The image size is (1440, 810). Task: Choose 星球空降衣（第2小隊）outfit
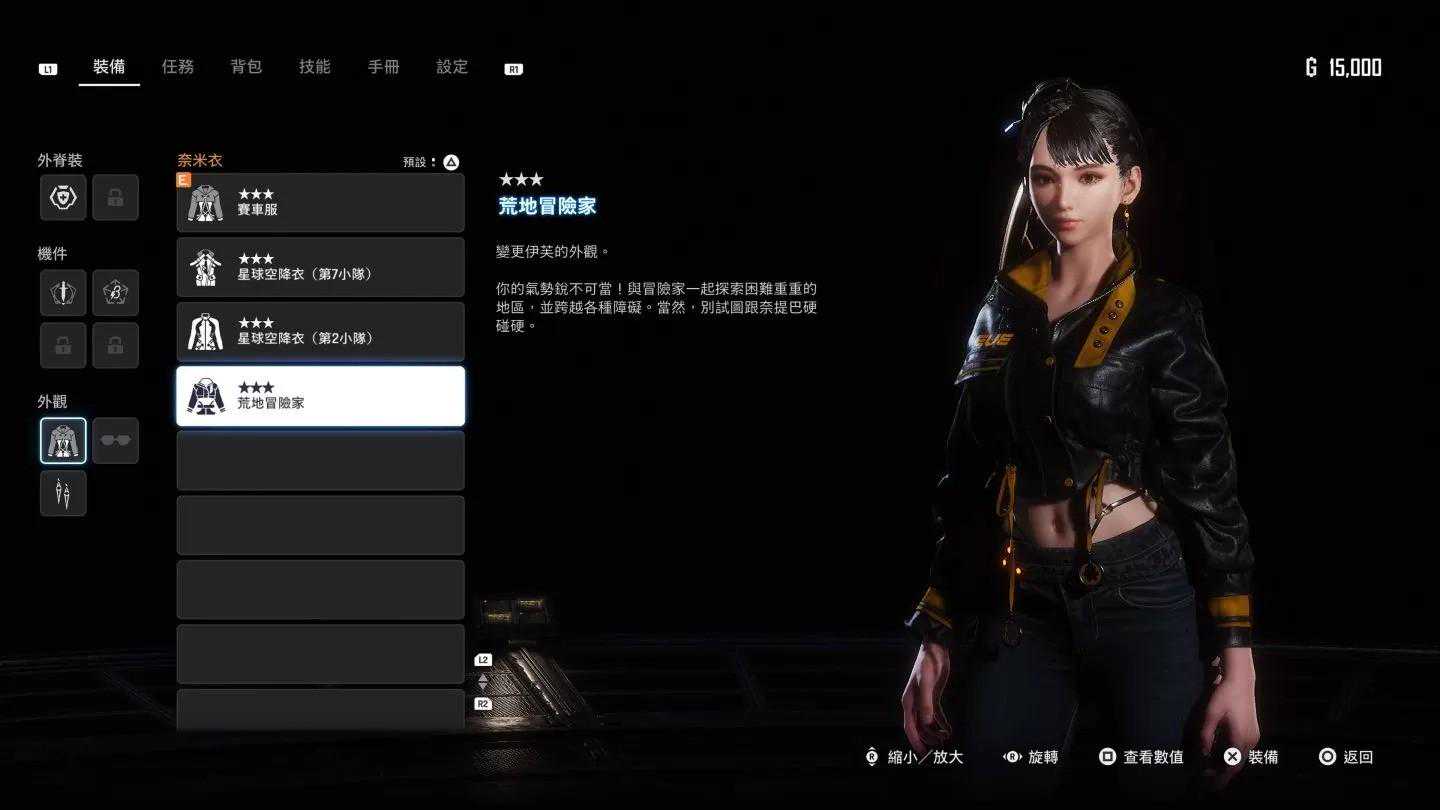320,332
